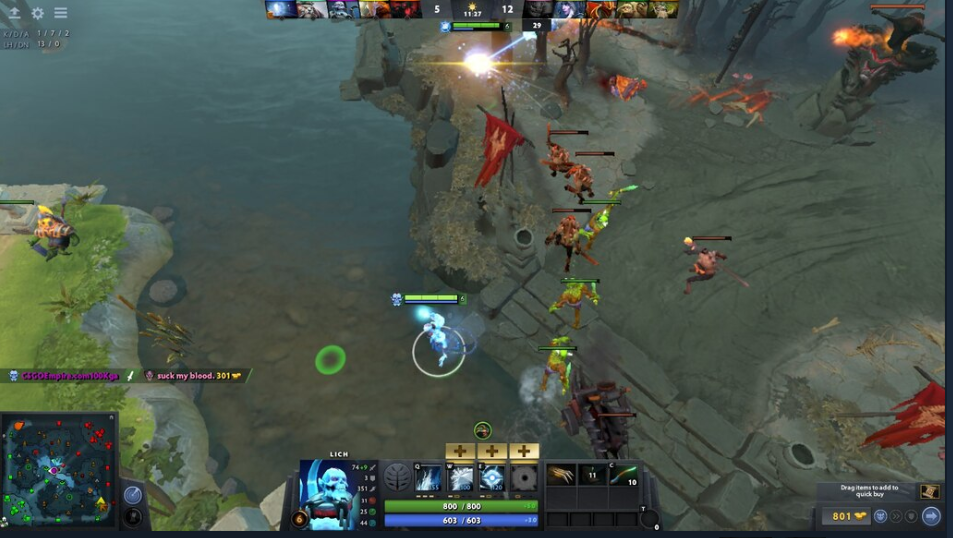Level up the Q ability plus button

pos(459,451)
